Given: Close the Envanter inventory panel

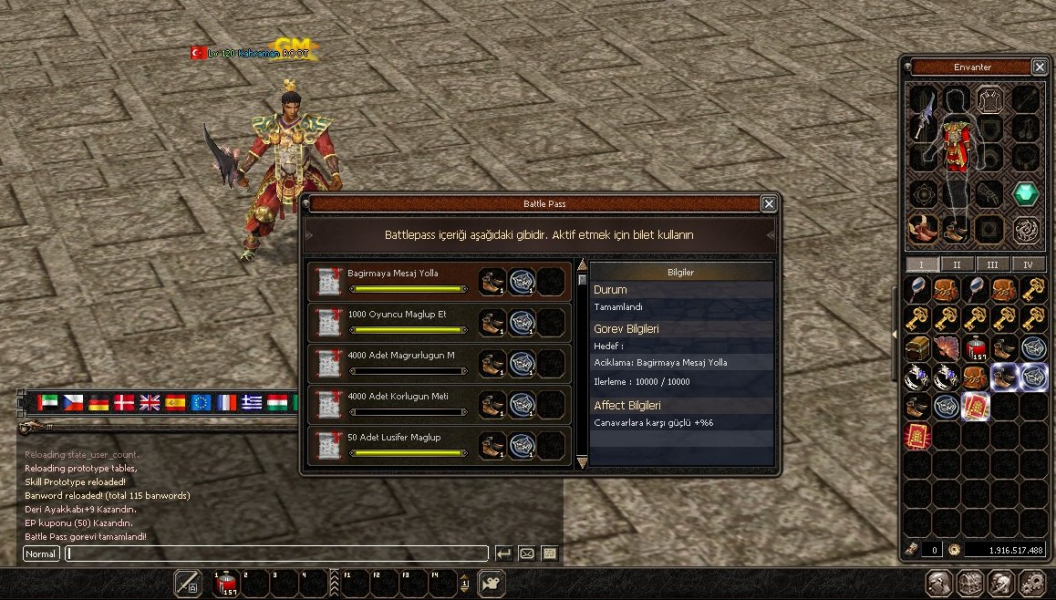Looking at the screenshot, I should [x=1039, y=67].
